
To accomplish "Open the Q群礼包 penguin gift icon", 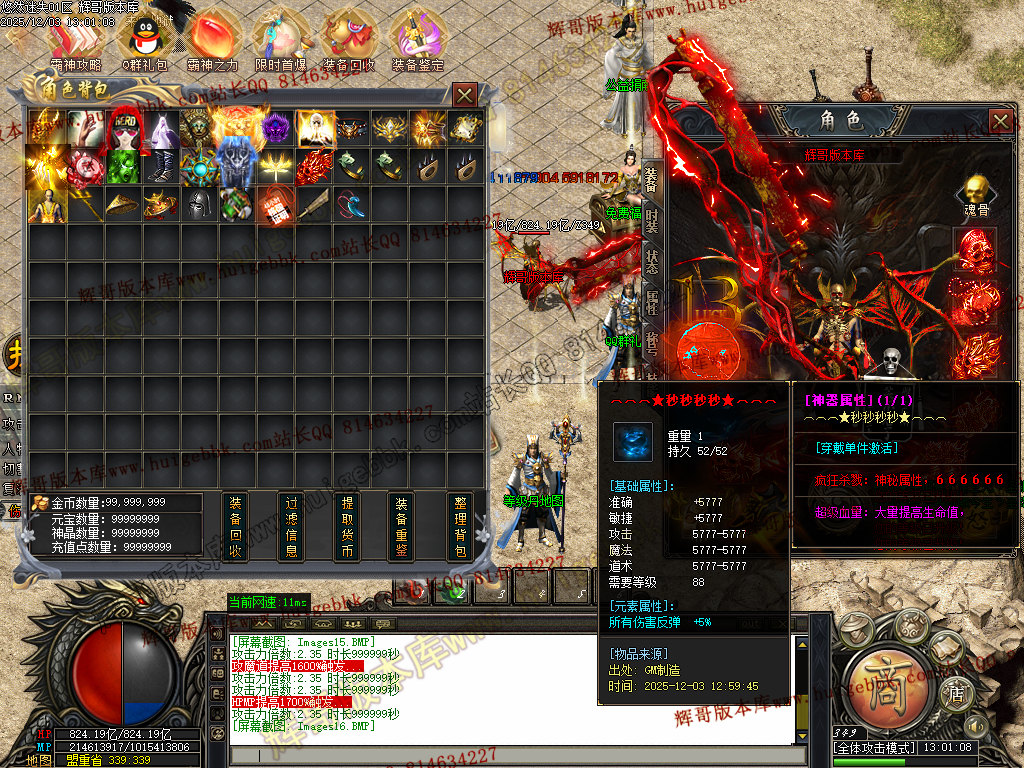I will [144, 38].
